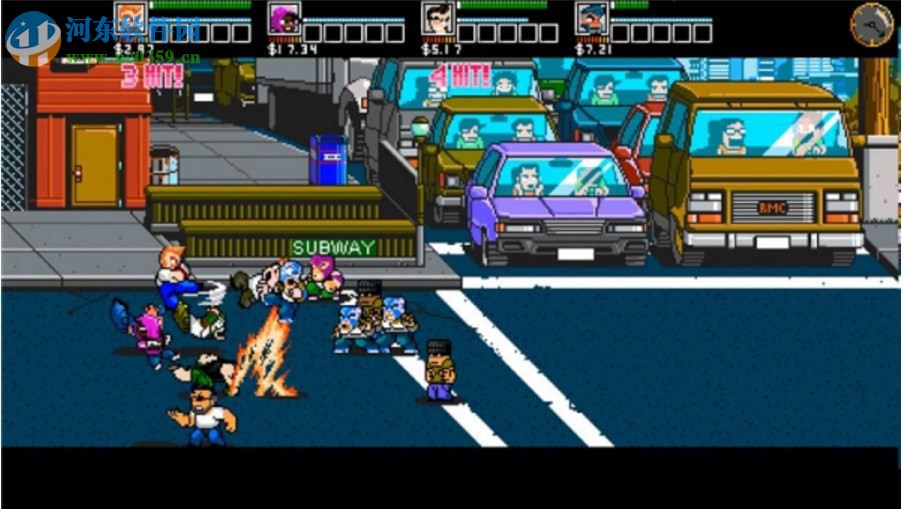Screen dimensions: 903x509
Task: Open the in-game clock icon
Action: (871, 23)
